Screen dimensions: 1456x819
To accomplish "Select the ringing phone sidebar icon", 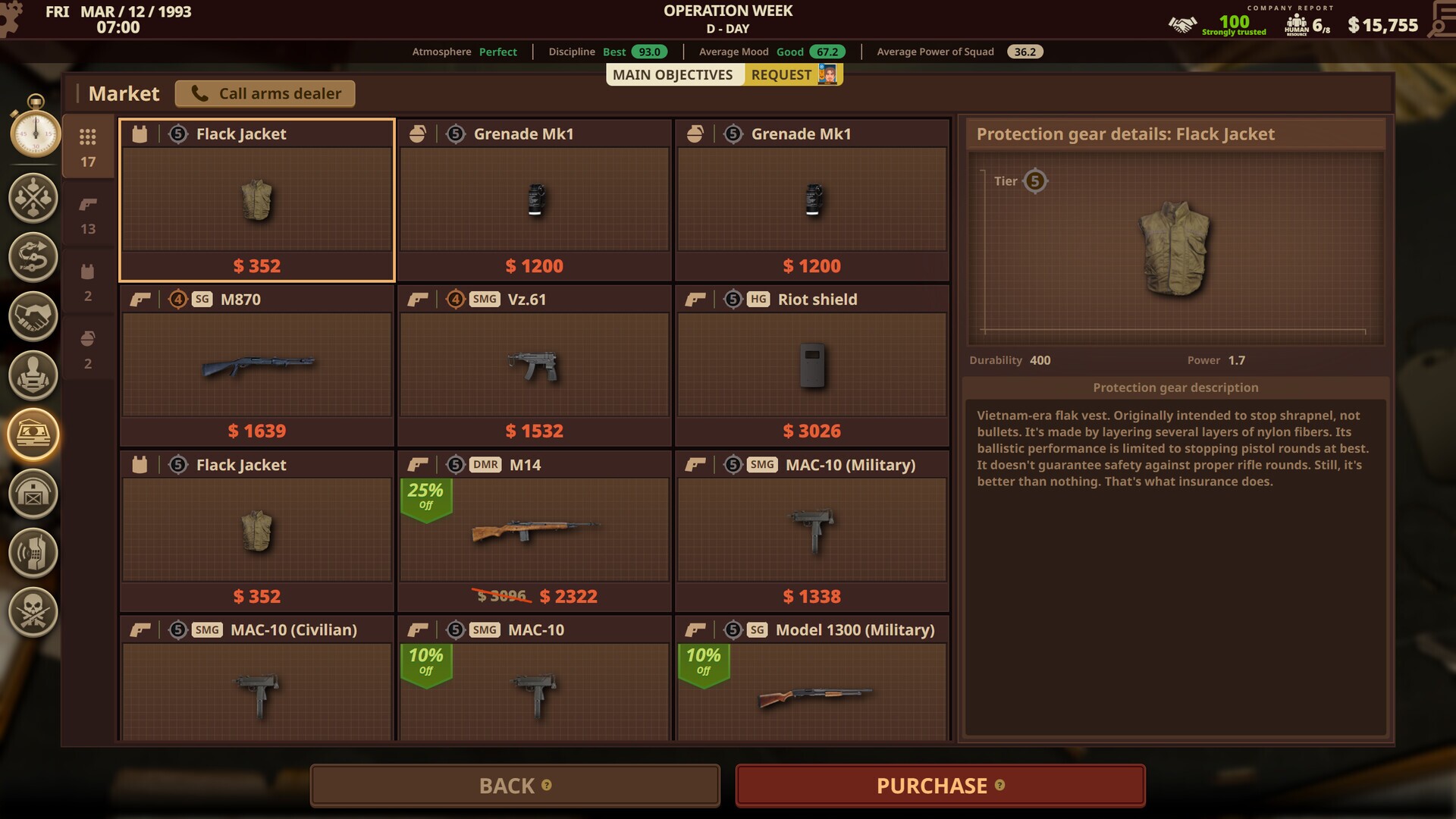I will pos(33,552).
